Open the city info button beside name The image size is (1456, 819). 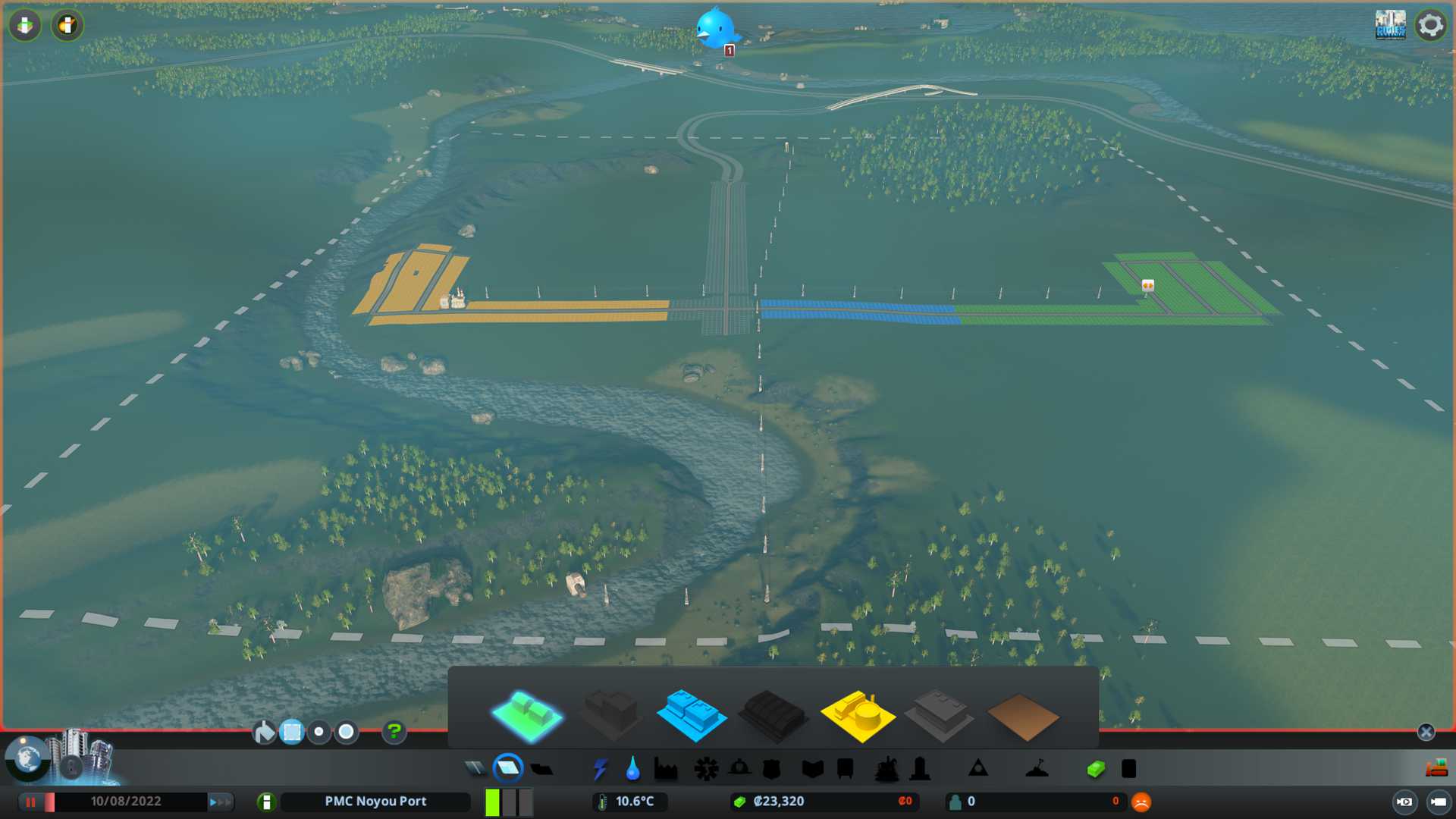tap(266, 802)
